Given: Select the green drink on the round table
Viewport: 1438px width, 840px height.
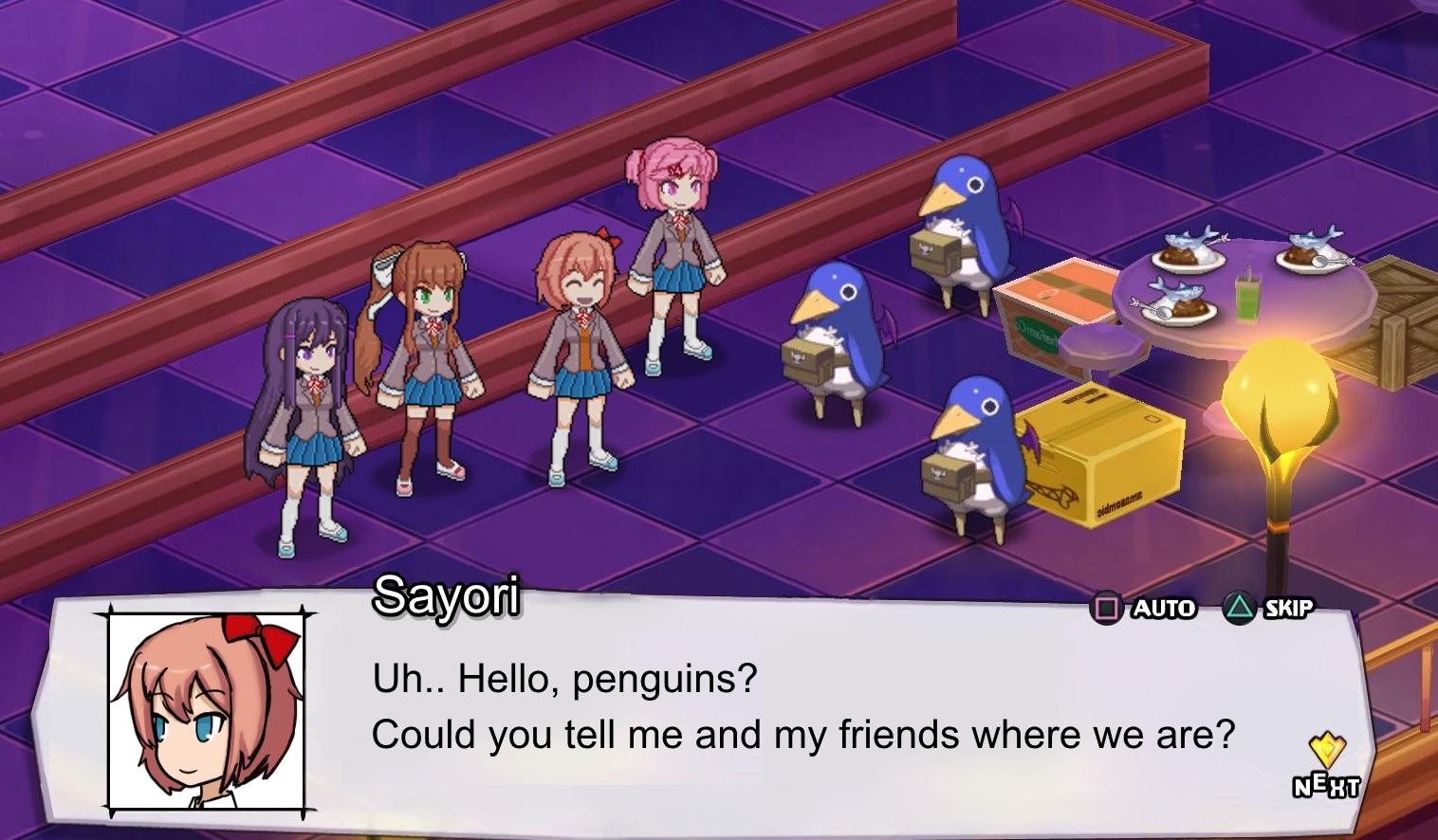Looking at the screenshot, I should (1248, 299).
